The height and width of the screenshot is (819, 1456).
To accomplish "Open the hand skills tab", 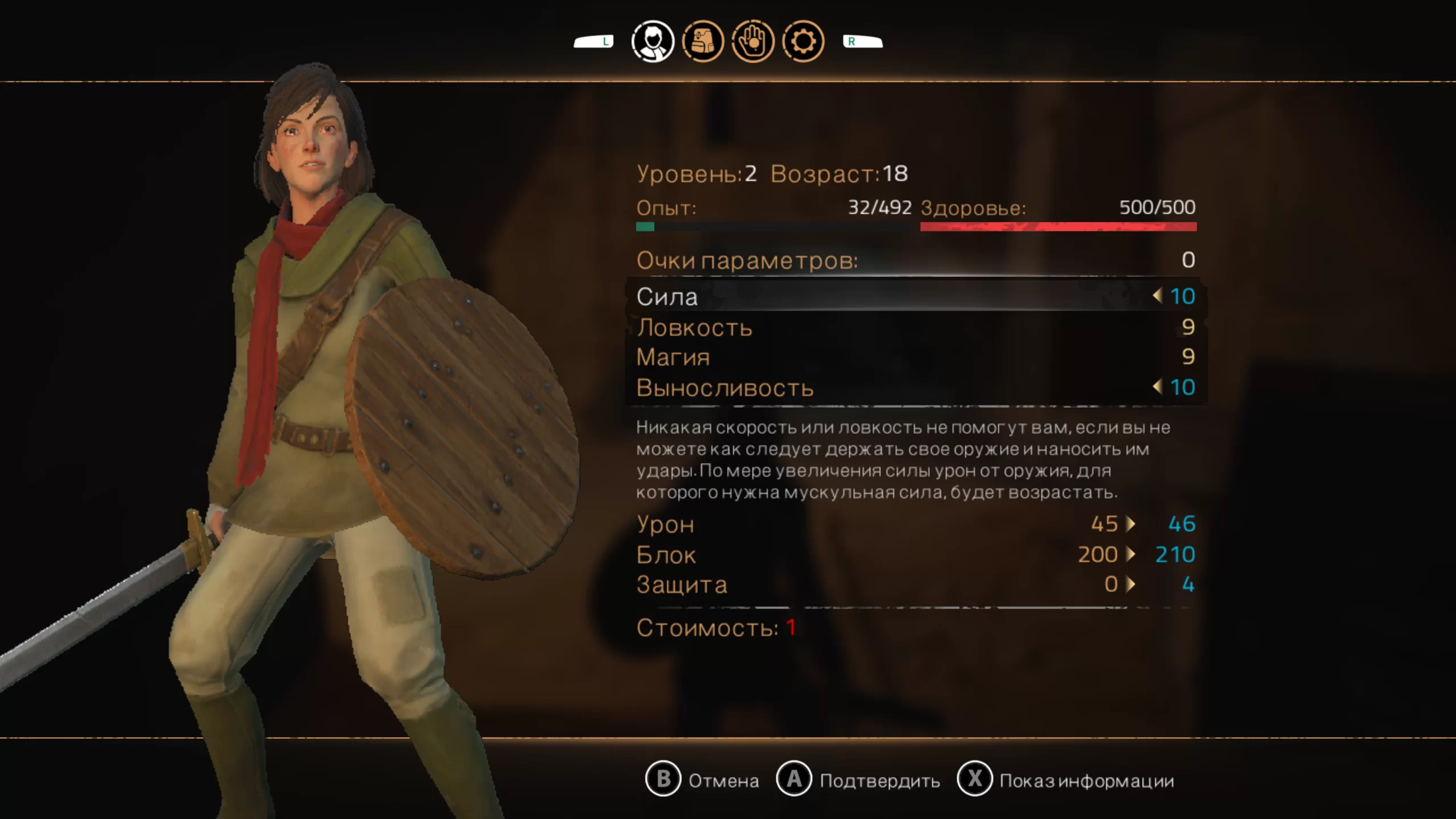I will tap(752, 42).
